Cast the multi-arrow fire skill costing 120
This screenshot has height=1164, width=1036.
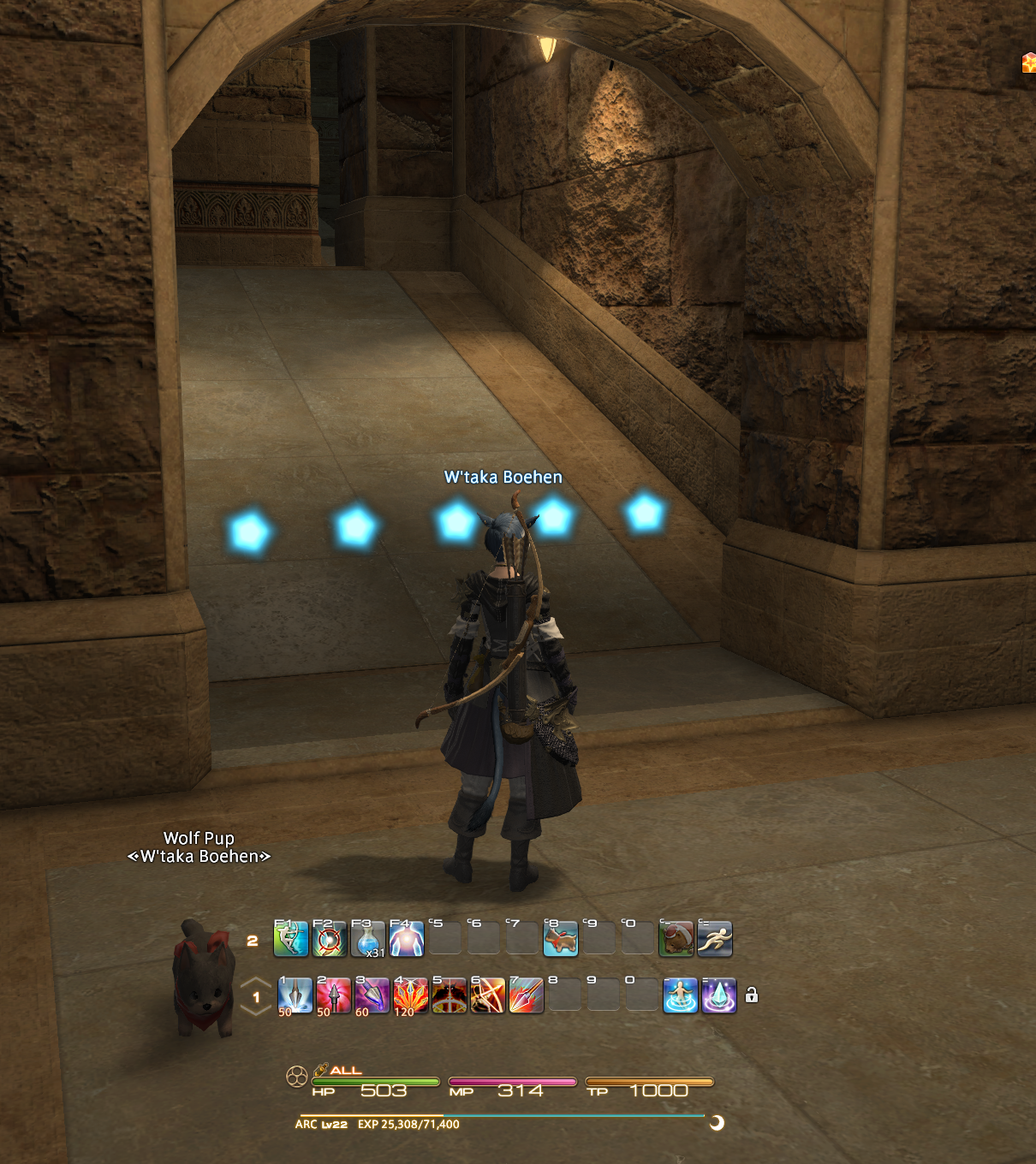[x=411, y=996]
